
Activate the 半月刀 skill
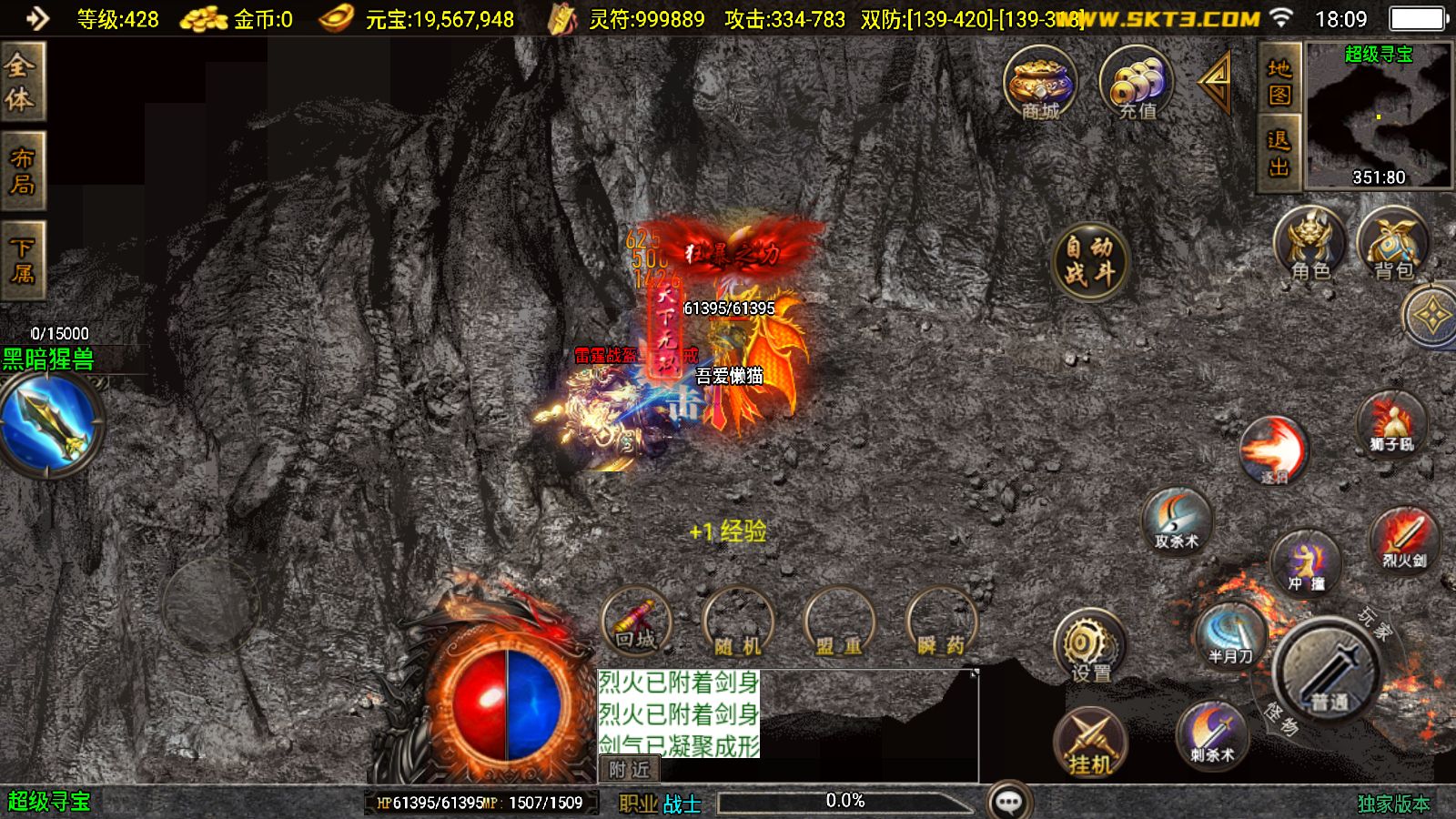(1230, 632)
